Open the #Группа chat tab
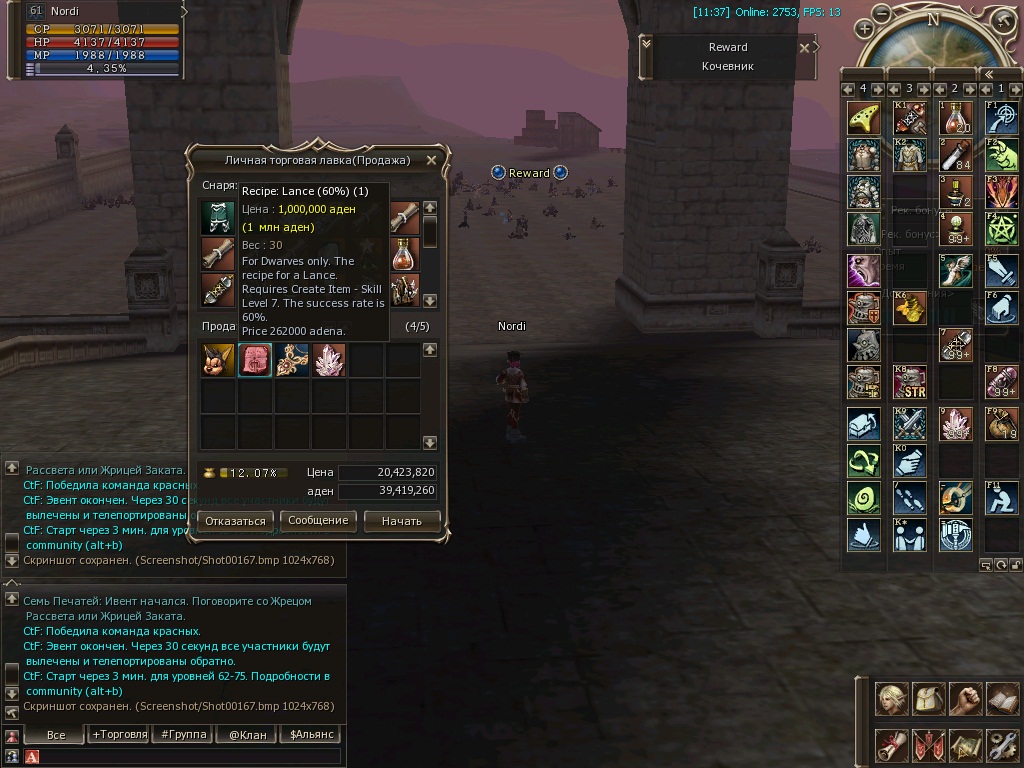This screenshot has width=1024, height=768. 184,734
